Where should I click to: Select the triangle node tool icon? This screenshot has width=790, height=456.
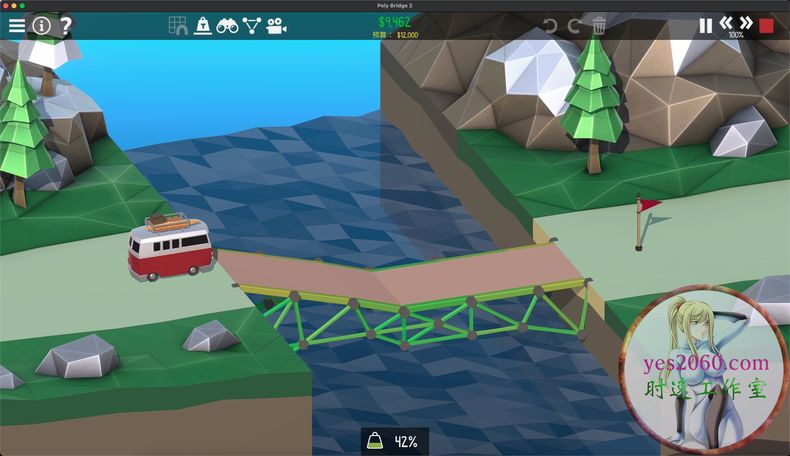(252, 25)
